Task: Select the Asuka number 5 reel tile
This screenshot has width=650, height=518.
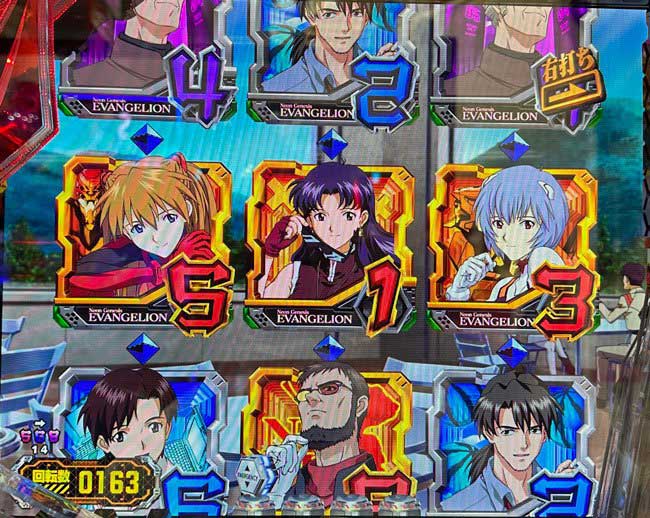Action: tap(147, 243)
